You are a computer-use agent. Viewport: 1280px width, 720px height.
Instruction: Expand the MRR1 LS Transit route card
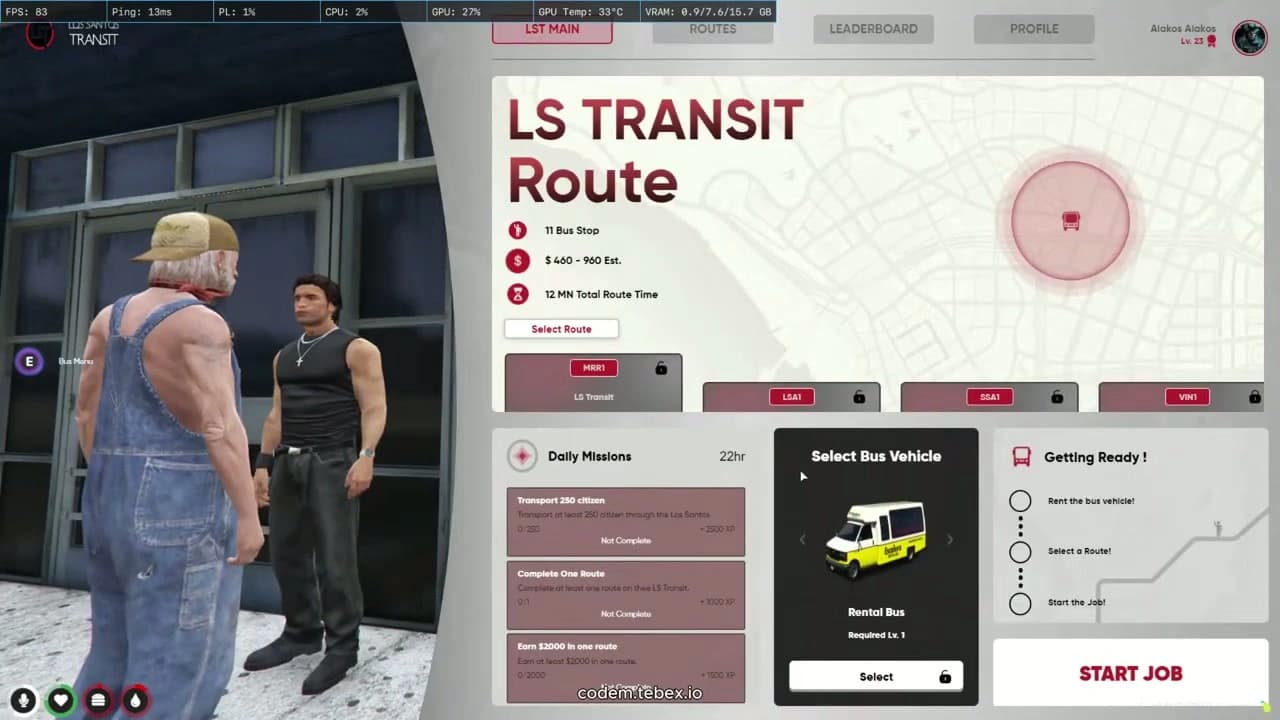(x=593, y=382)
